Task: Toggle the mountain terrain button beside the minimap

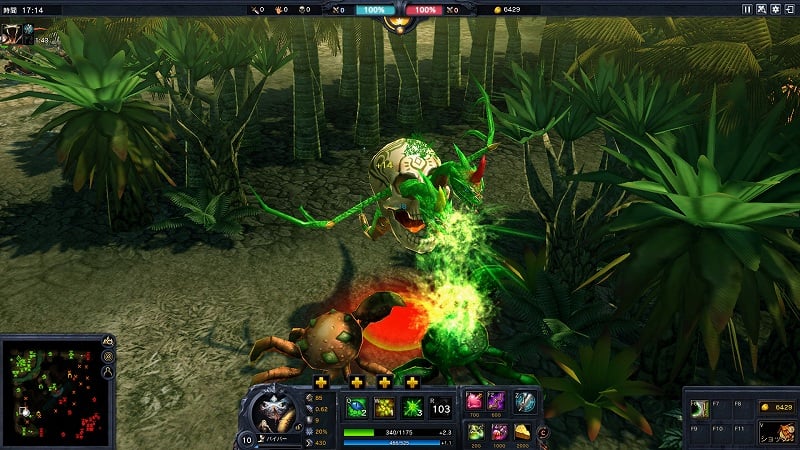Action: 108,340
